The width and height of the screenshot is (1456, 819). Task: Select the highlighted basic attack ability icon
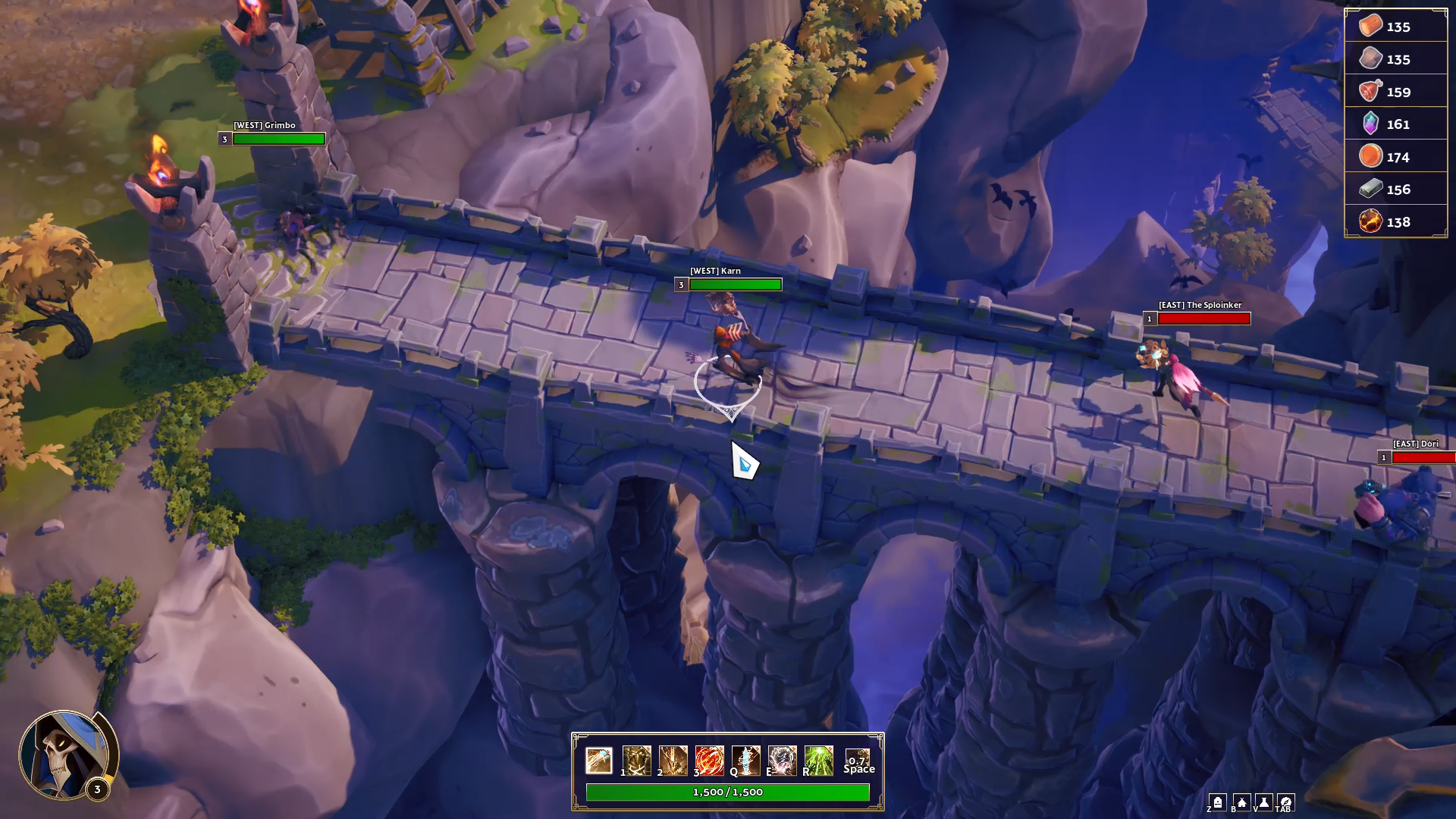(599, 760)
